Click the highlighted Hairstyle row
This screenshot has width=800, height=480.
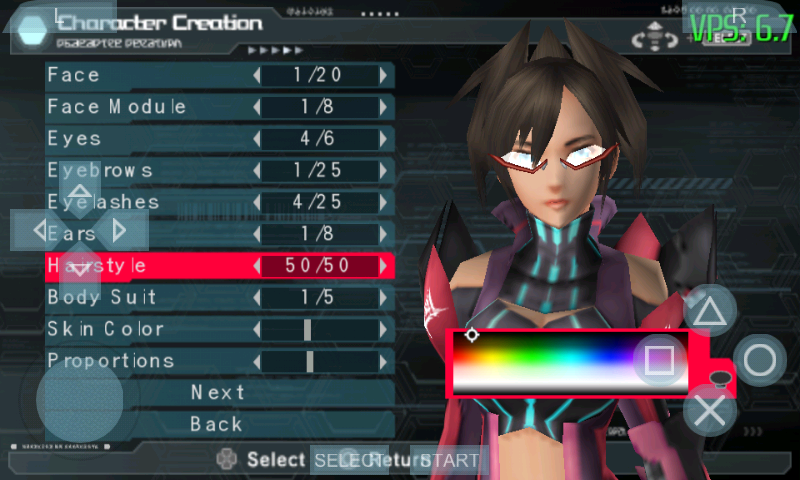[x=150, y=266]
